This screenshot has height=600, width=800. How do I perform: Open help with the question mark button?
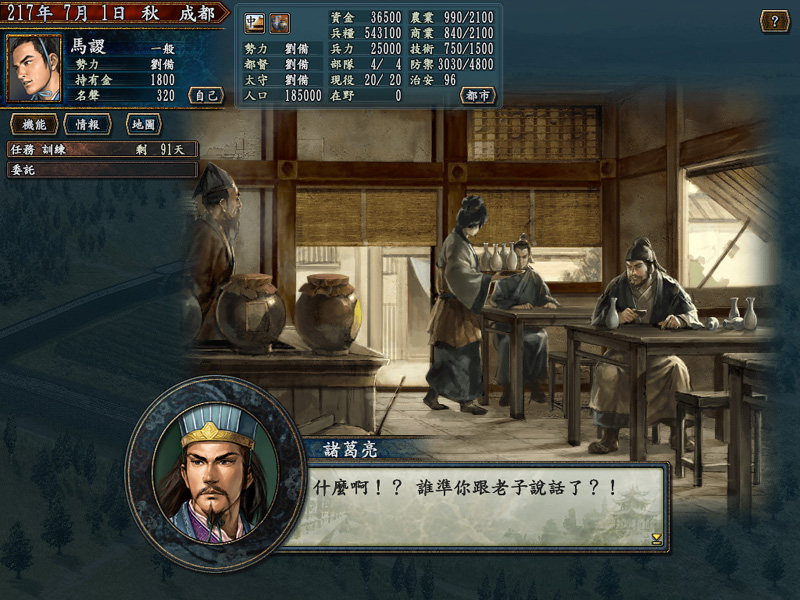click(774, 21)
